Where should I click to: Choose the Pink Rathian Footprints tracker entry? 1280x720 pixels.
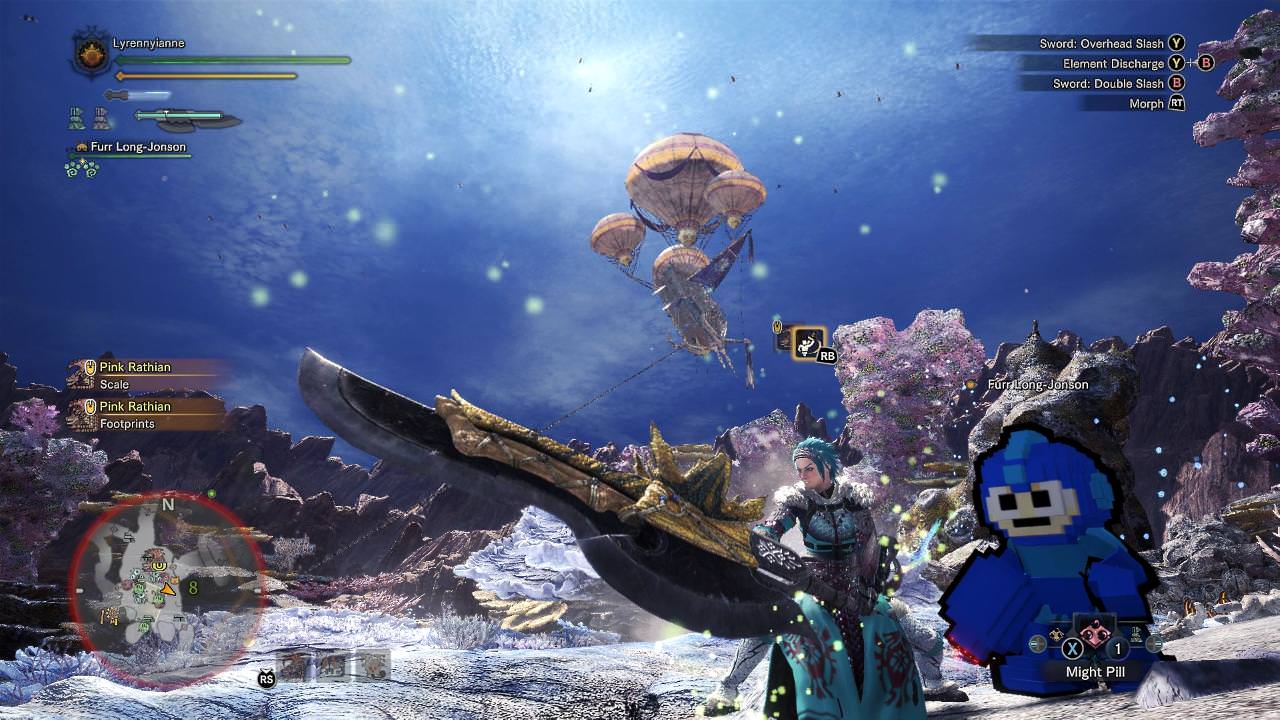click(145, 414)
